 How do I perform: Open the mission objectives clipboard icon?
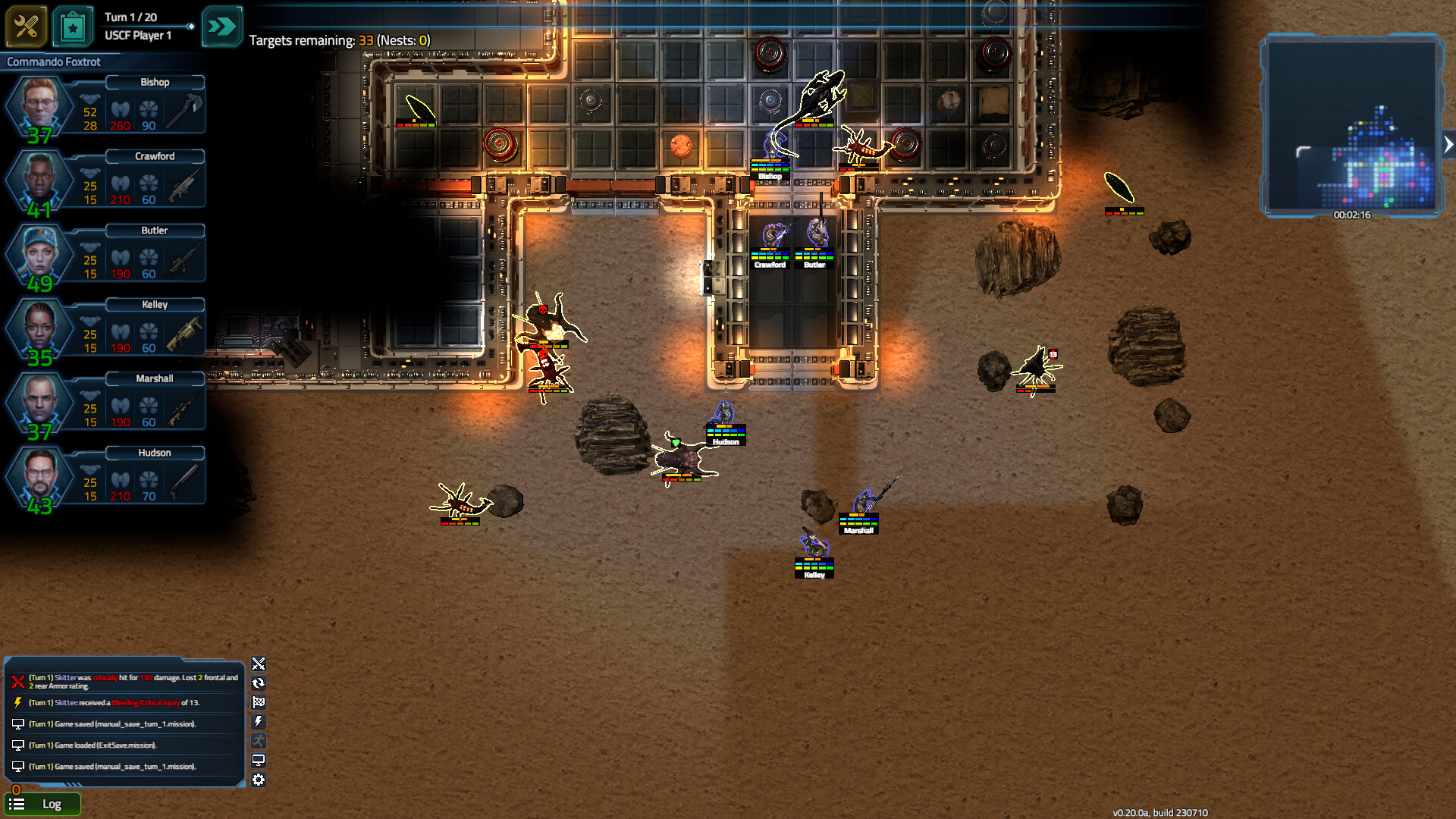pyautogui.click(x=72, y=26)
